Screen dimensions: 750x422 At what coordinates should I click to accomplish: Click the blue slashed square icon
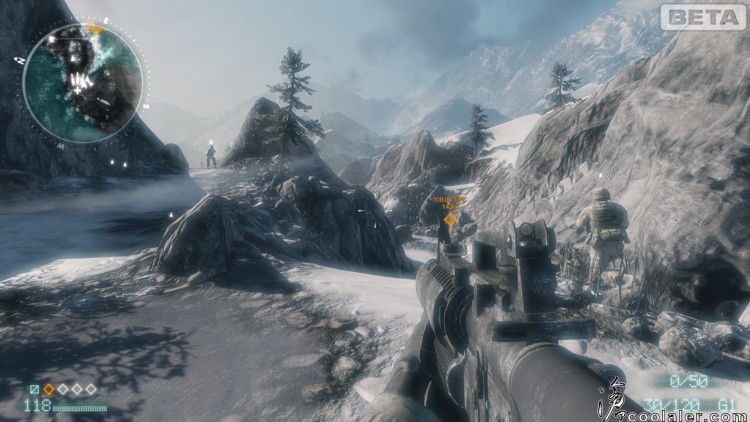point(34,389)
